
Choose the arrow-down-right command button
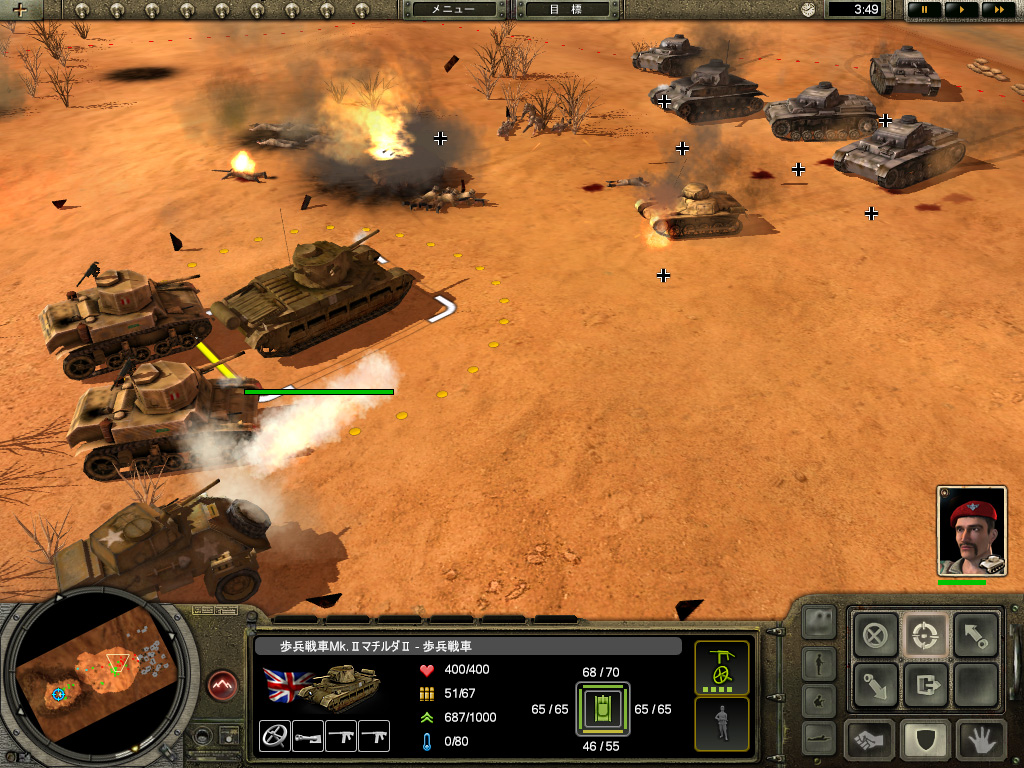coord(875,685)
